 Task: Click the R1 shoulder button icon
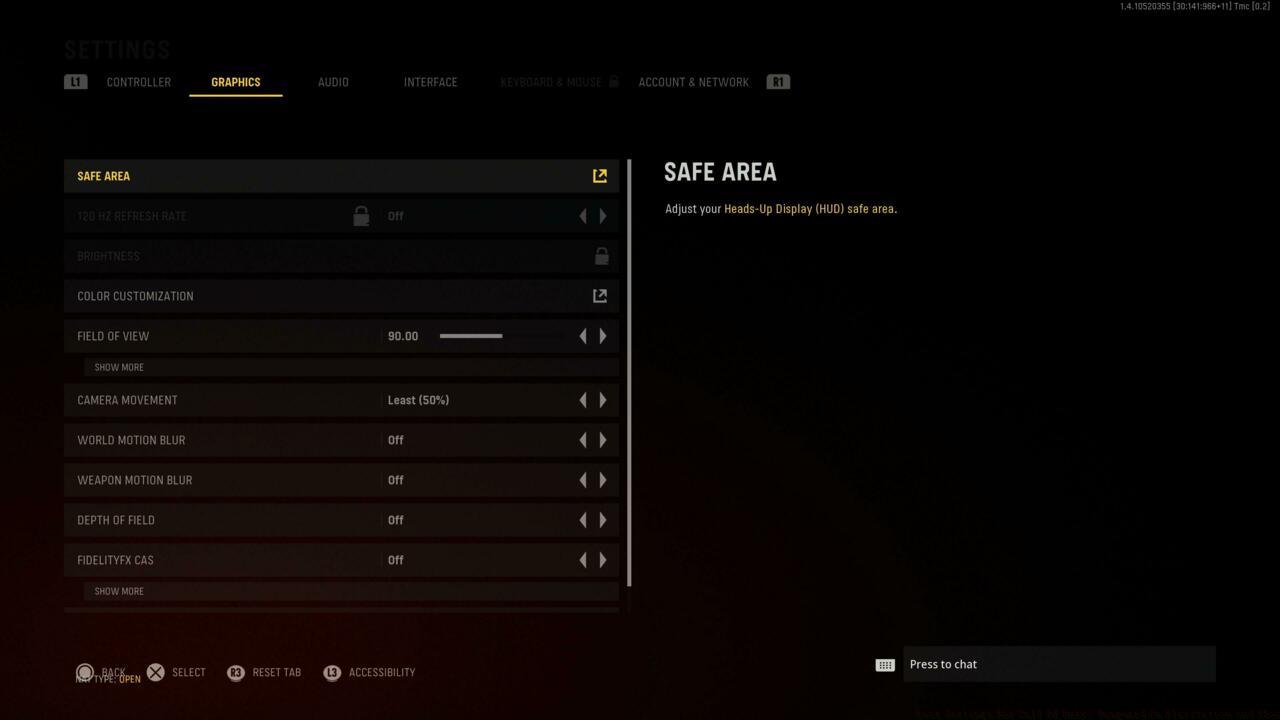pos(778,81)
